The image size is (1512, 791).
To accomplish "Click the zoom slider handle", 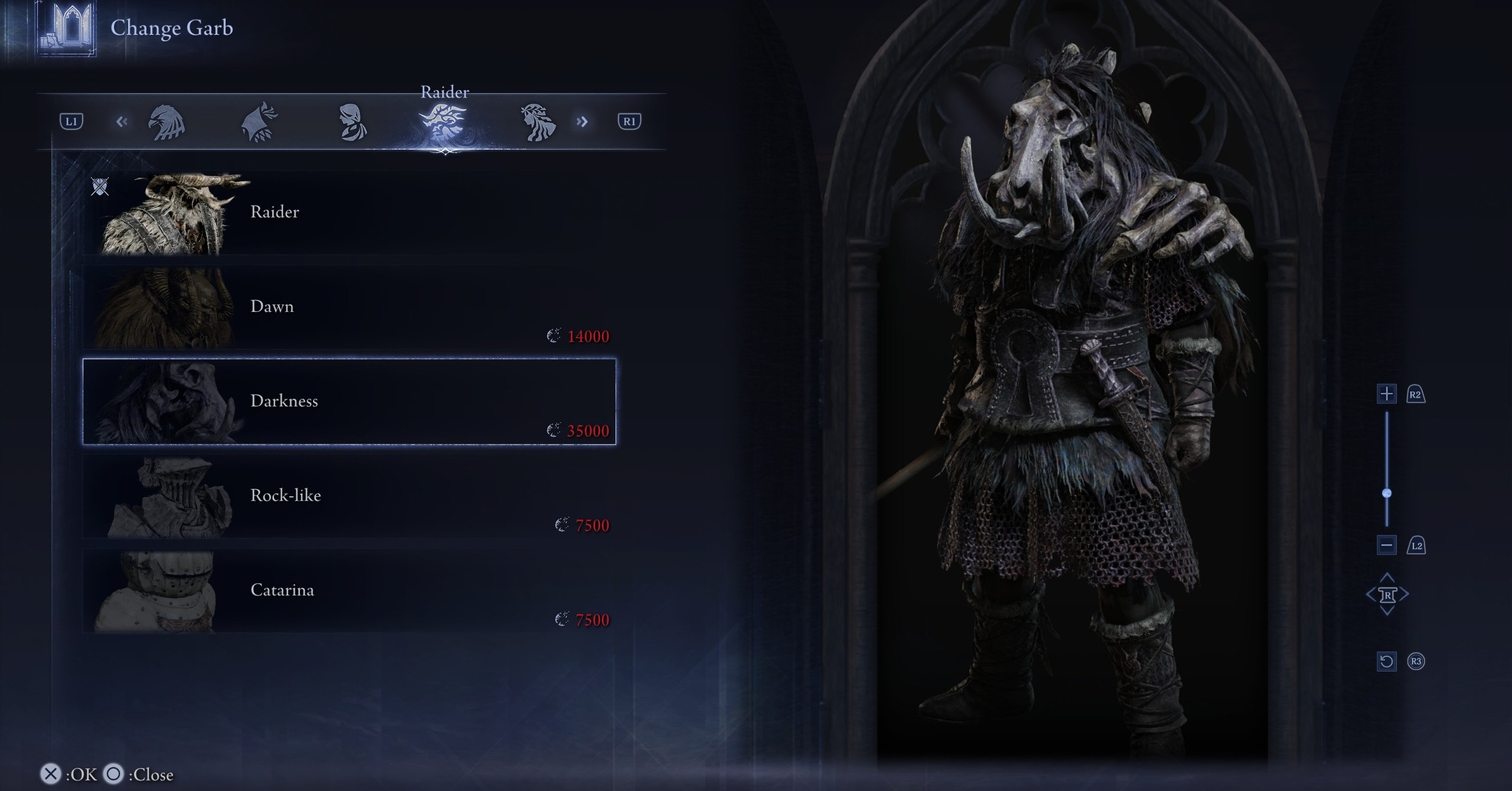I will coord(1387,493).
